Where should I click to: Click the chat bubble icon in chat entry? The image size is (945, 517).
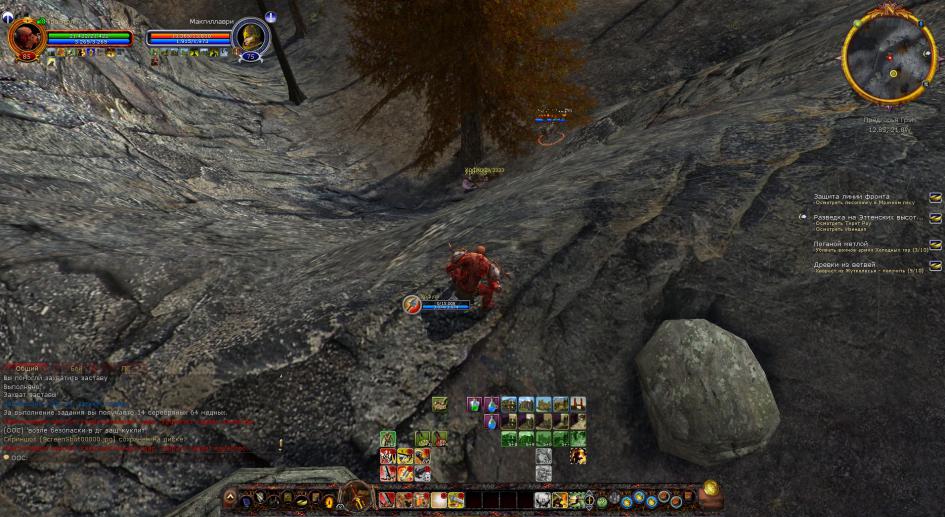[6, 458]
